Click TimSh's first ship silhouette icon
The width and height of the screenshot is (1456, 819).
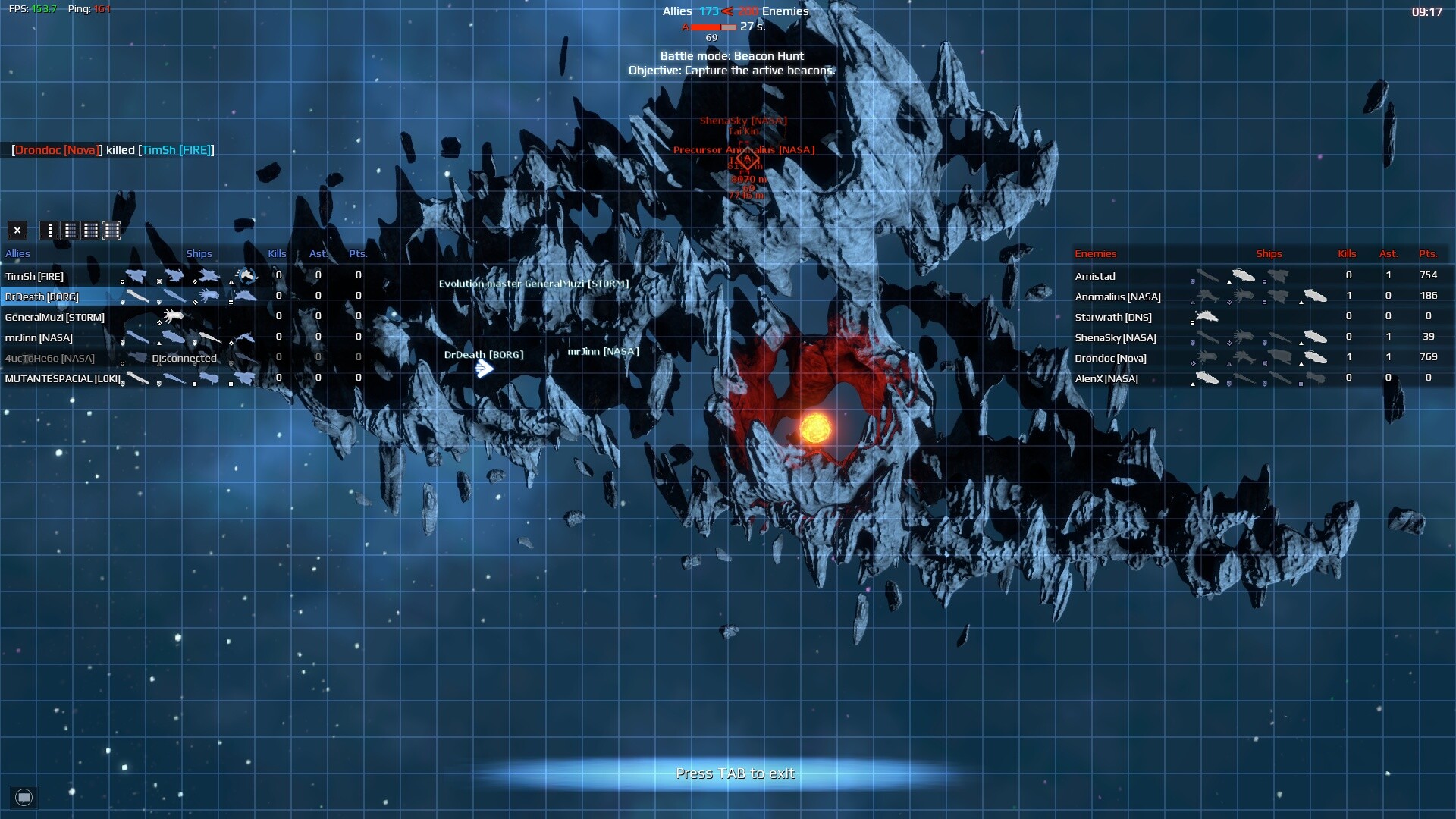tap(137, 275)
